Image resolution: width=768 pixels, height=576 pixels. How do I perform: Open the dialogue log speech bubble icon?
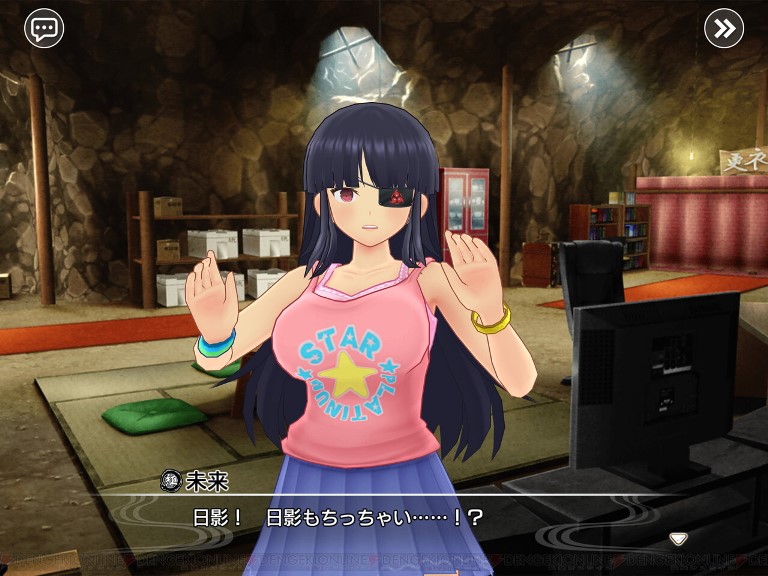44,28
